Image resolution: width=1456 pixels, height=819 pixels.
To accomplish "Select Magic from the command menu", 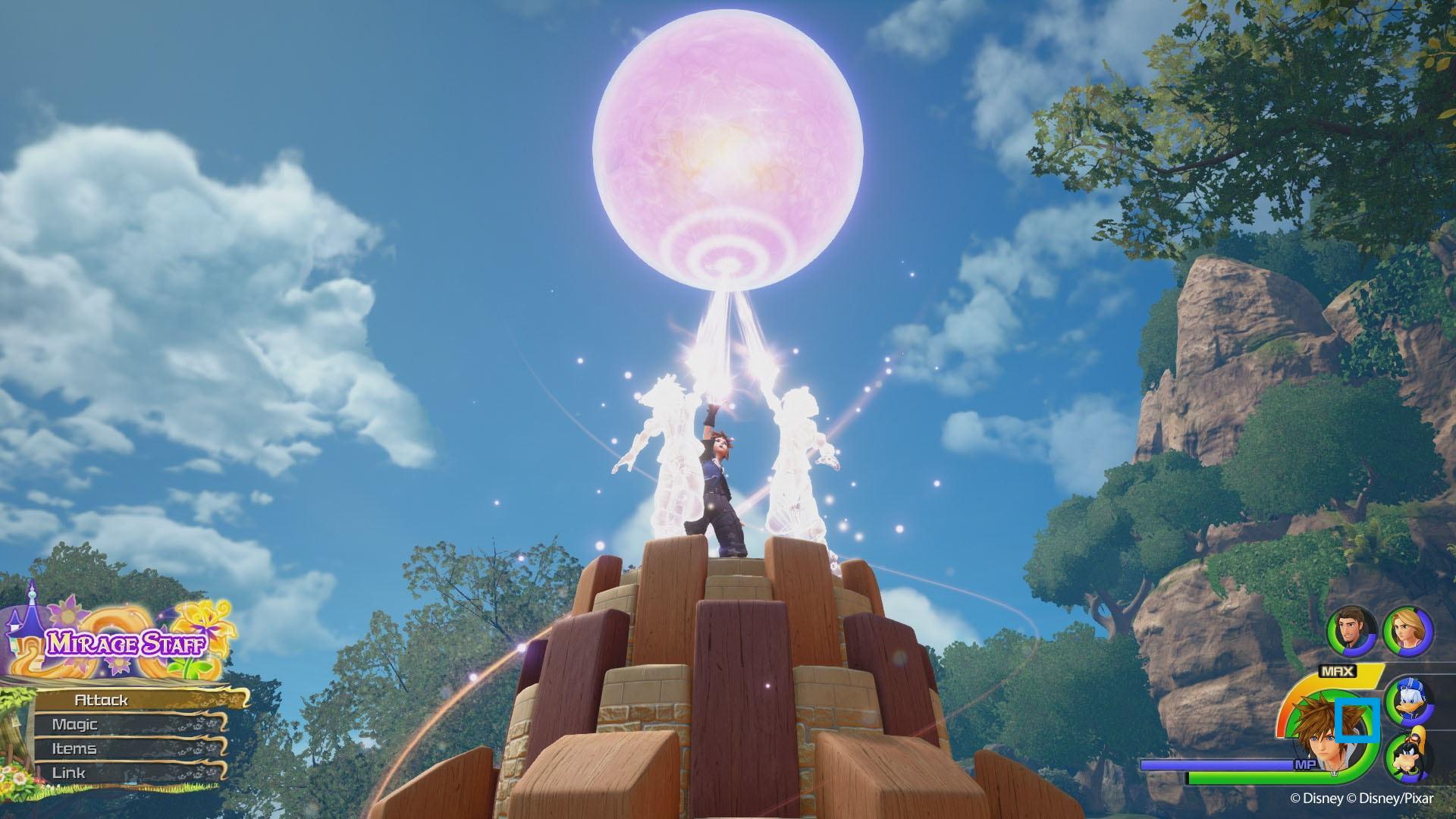I will (76, 724).
